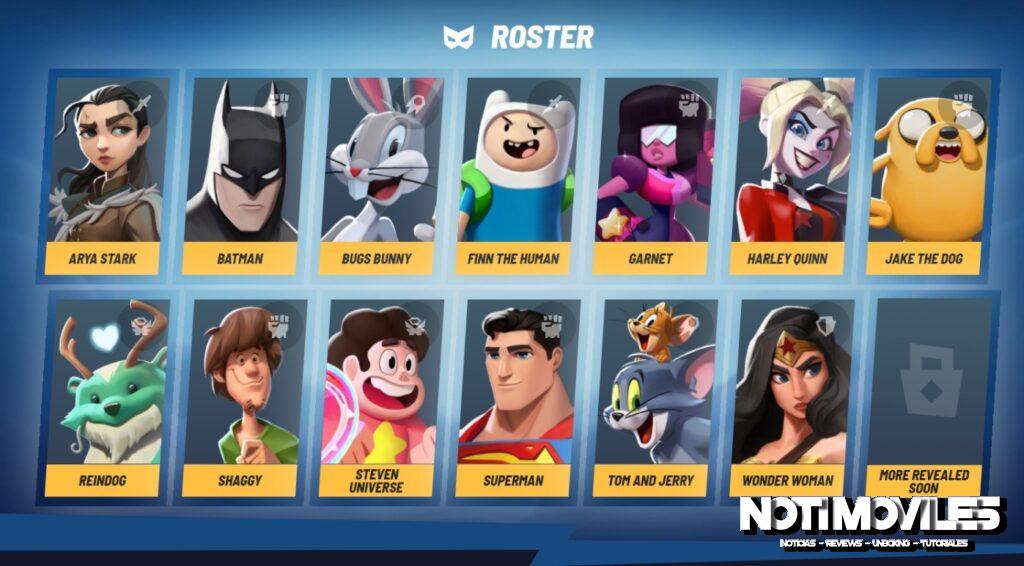Pick the Bugs Bunny card
This screenshot has height=566, width=1024.
click(x=378, y=175)
